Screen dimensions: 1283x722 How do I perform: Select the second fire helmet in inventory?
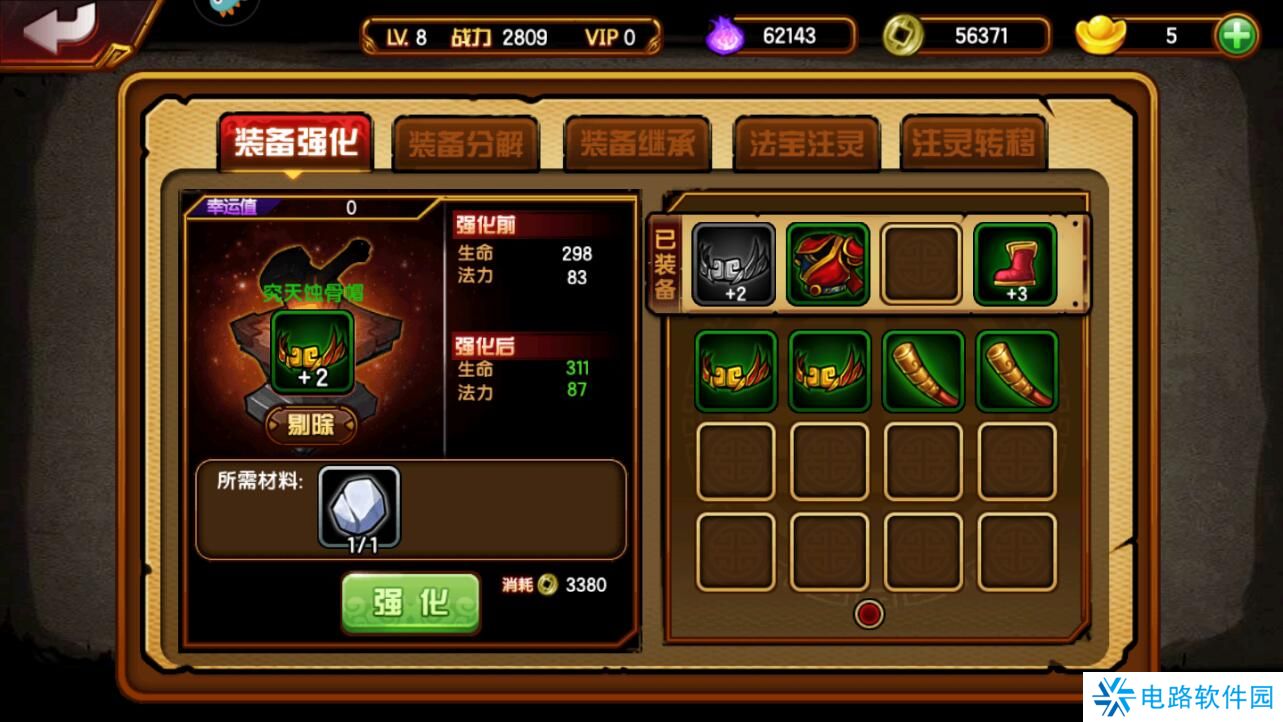828,370
